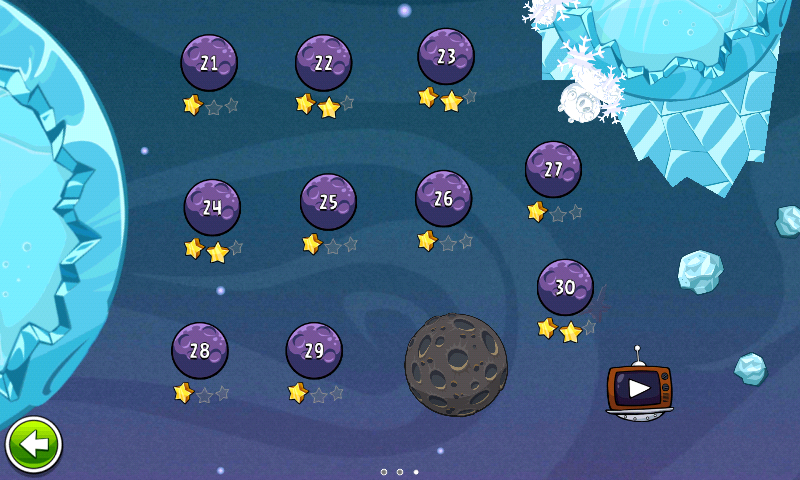Image resolution: width=800 pixels, height=480 pixels.
Task: Select level 21
Action: [209, 63]
